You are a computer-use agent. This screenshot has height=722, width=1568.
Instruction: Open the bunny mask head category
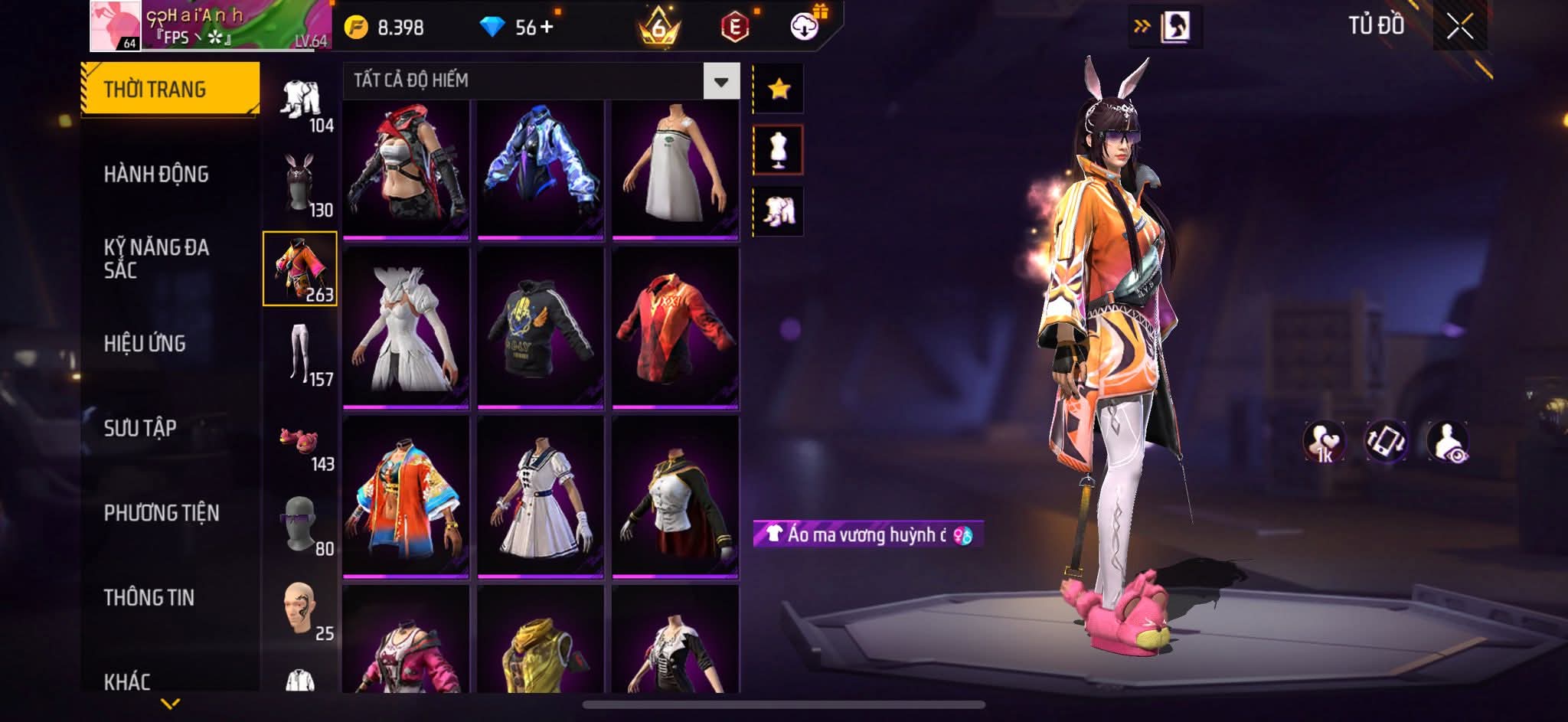tap(300, 184)
